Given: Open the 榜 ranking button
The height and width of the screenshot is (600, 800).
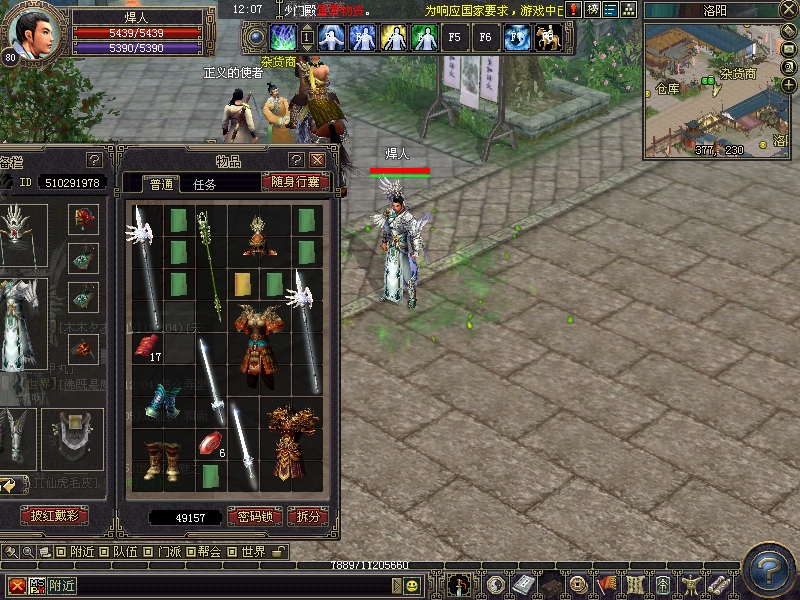Looking at the screenshot, I should pyautogui.click(x=593, y=9).
